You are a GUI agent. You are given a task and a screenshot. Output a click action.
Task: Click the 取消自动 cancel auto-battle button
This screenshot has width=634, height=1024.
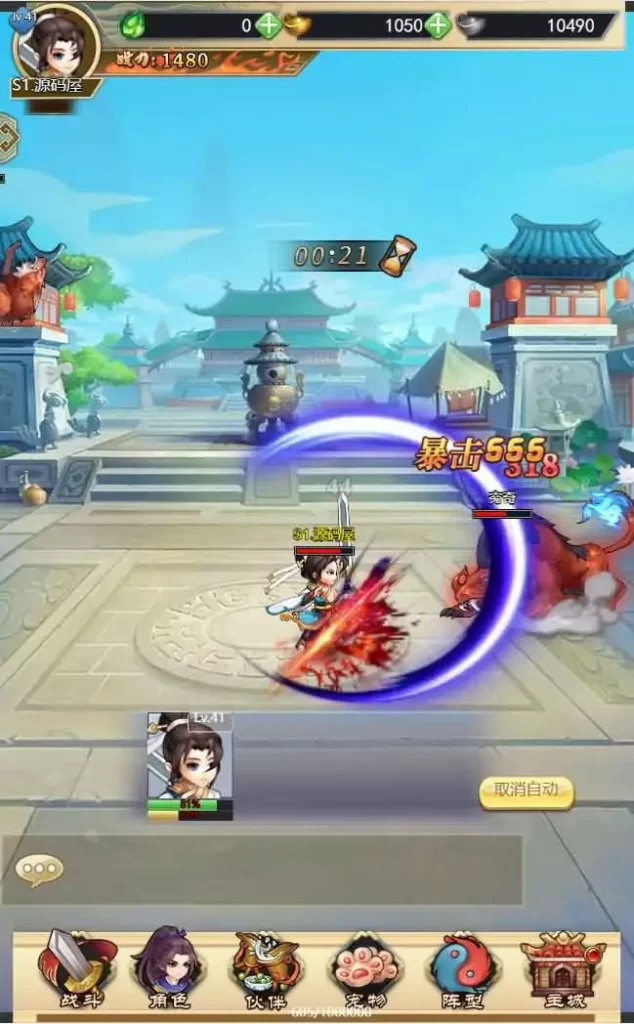point(527,791)
